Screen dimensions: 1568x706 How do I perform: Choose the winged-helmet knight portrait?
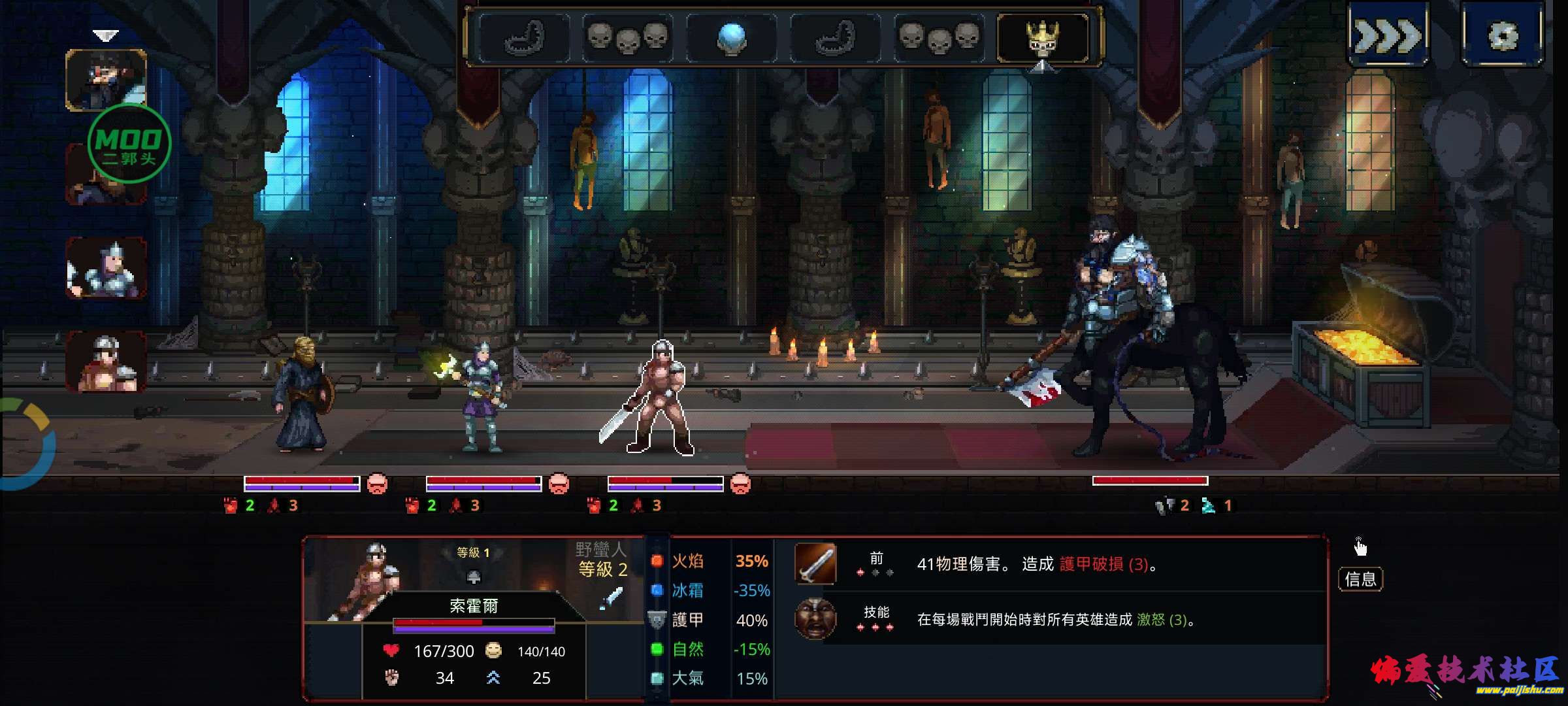click(106, 268)
